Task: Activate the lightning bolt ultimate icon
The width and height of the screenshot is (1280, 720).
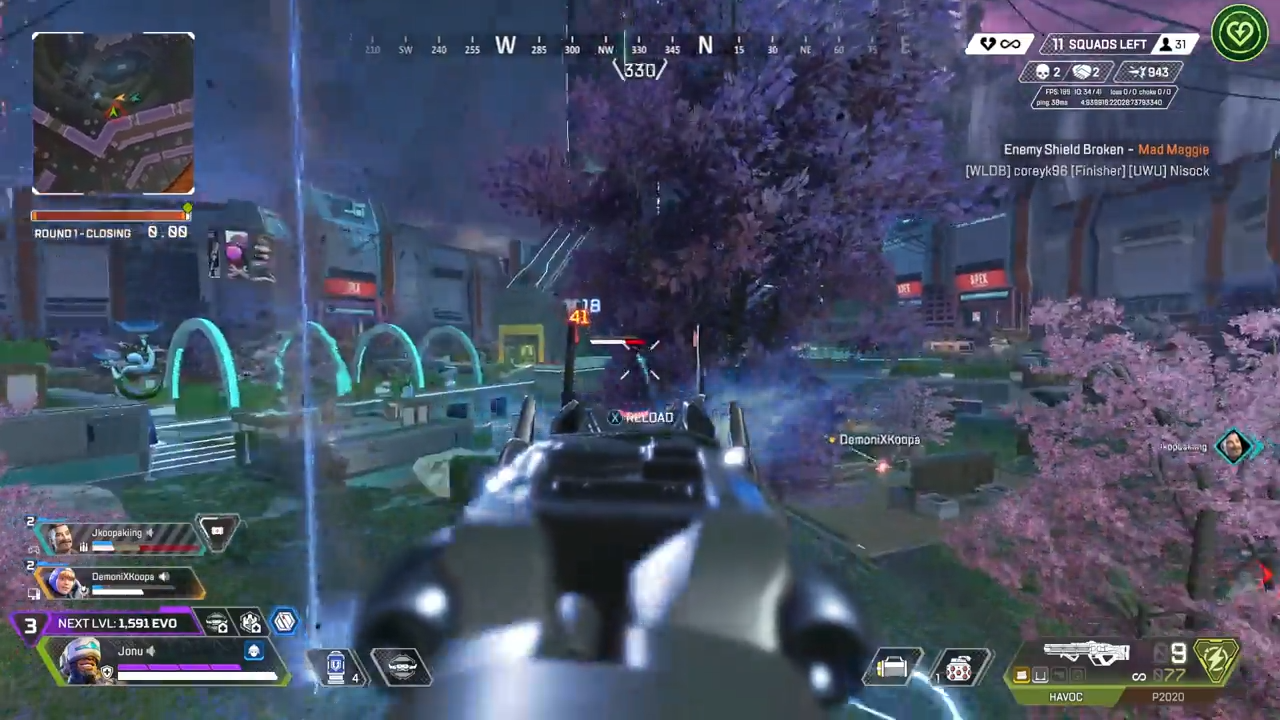Action: [x=1216, y=661]
